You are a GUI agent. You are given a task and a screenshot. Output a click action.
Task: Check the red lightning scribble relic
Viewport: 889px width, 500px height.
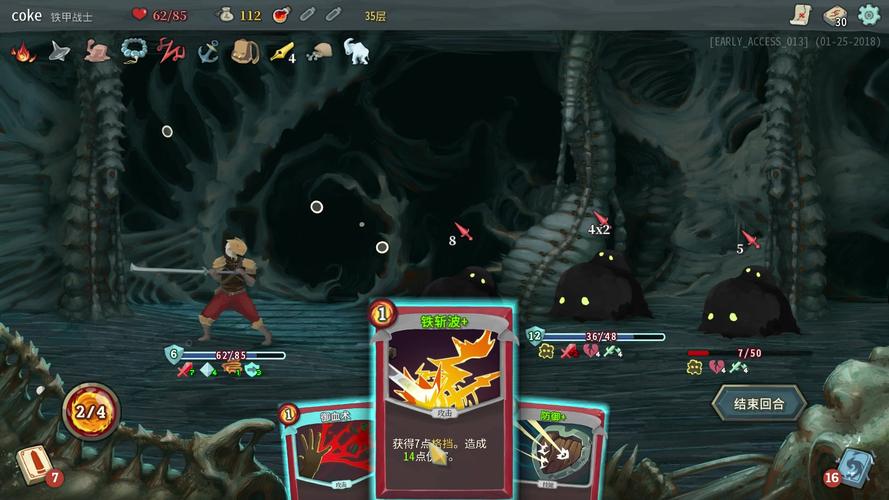[x=171, y=52]
